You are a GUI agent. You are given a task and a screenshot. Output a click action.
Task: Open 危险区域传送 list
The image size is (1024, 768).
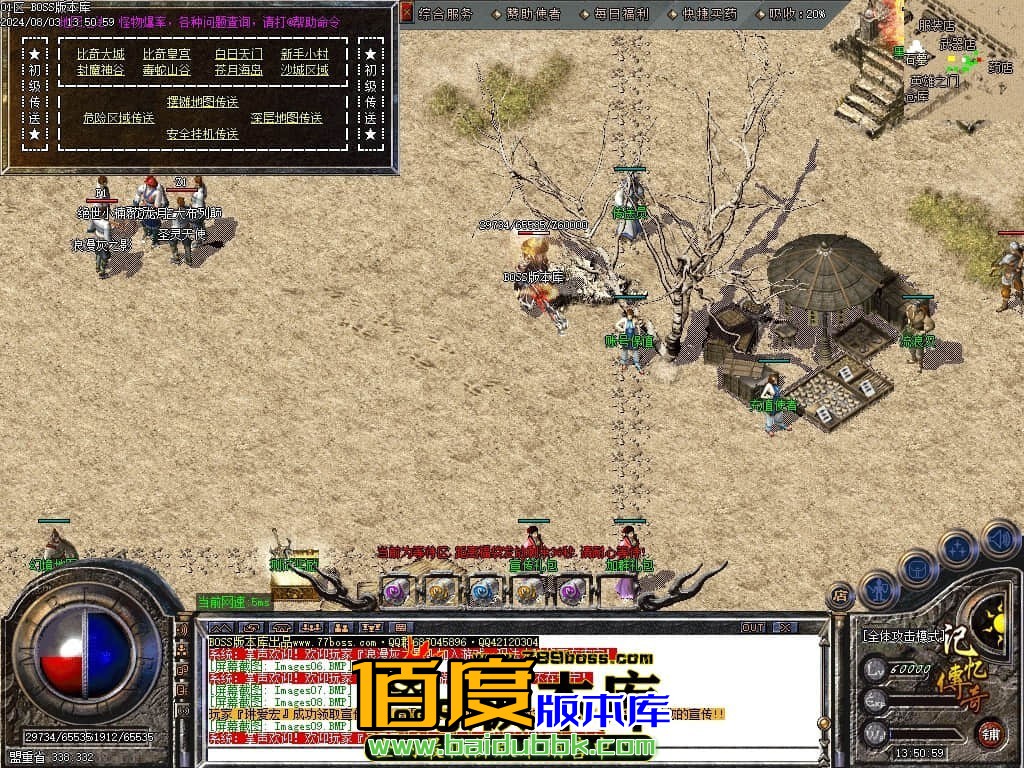pos(118,118)
